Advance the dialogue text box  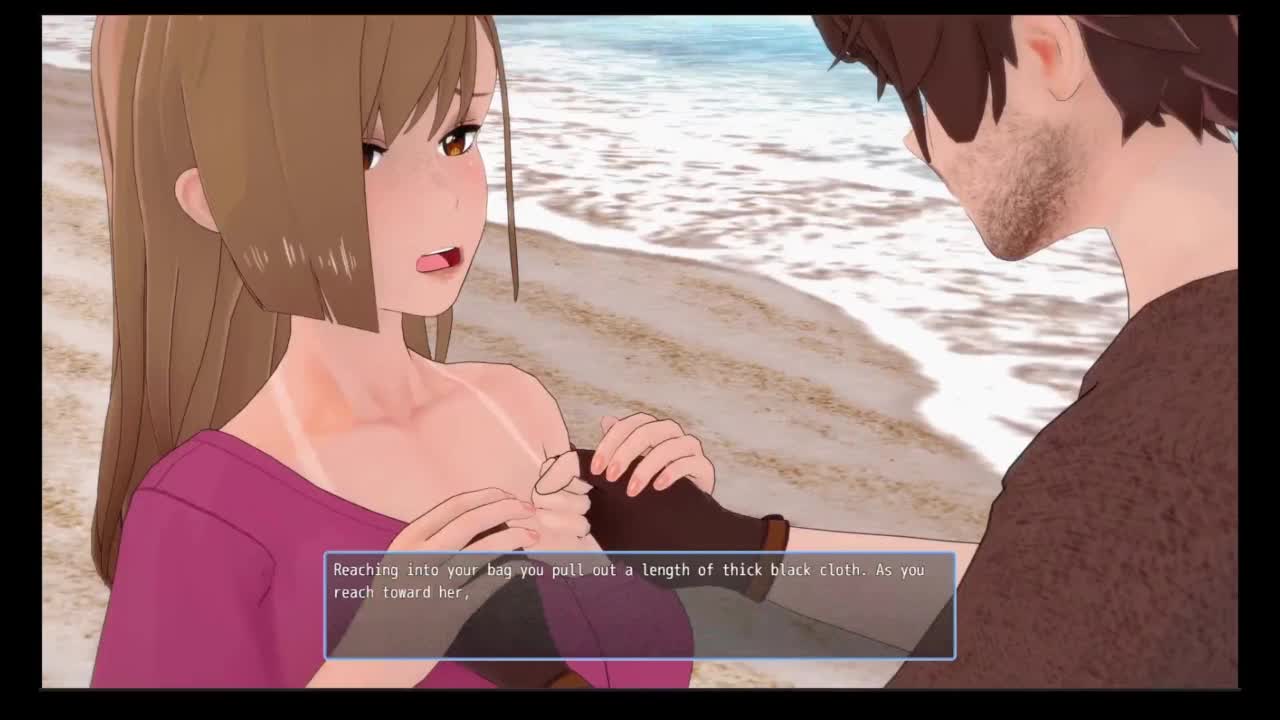tap(639, 605)
